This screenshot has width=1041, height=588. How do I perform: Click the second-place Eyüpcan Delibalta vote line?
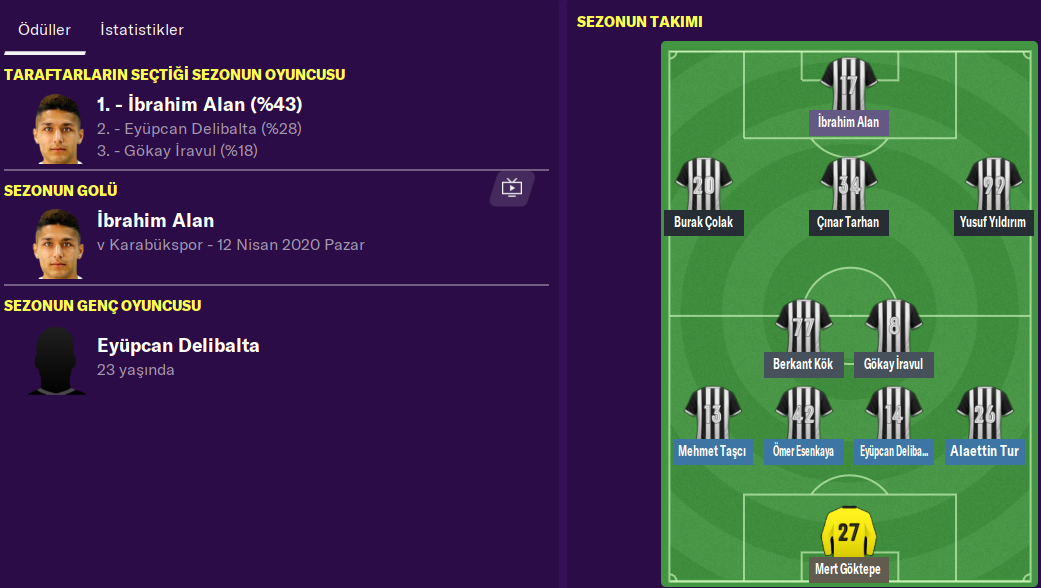pos(199,129)
